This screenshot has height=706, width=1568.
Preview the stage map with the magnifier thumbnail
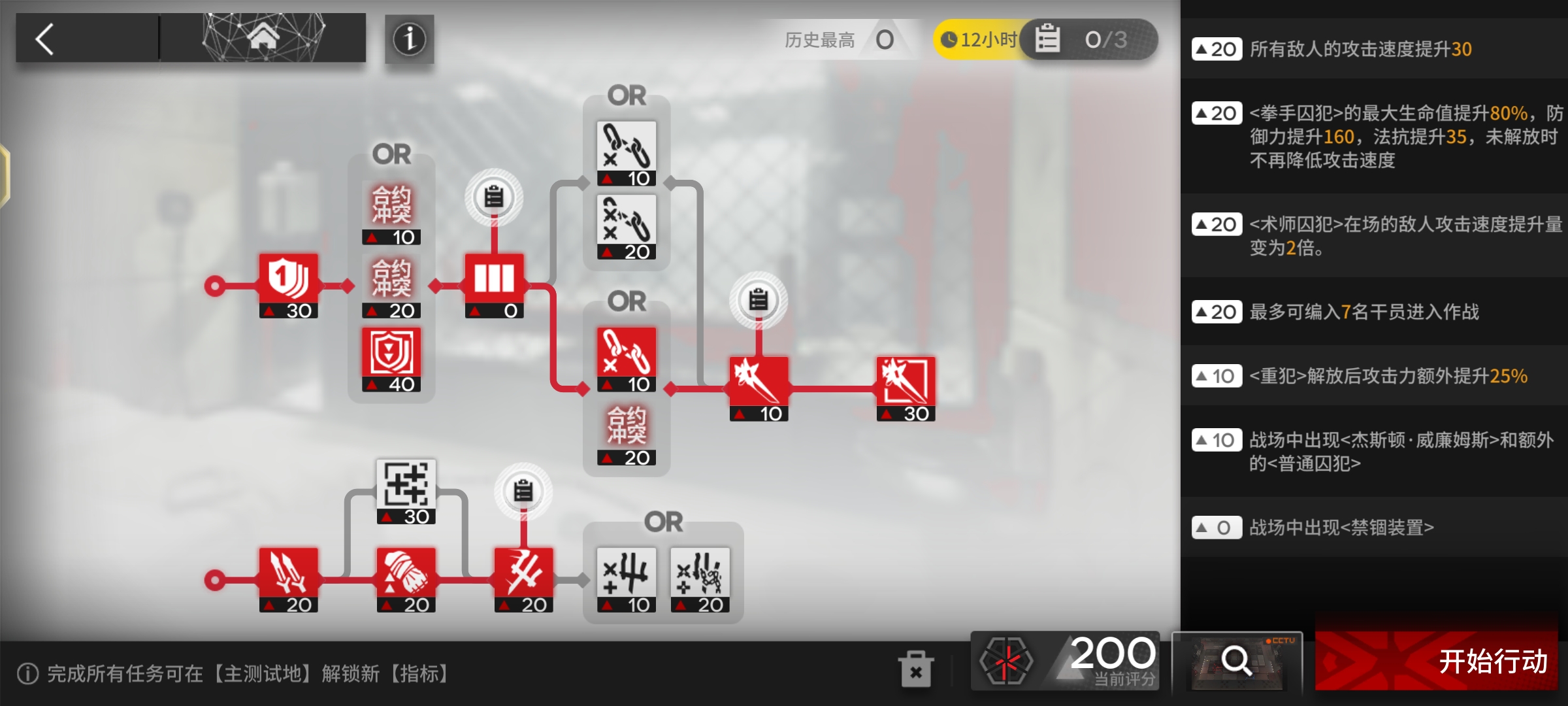[x=1236, y=661]
